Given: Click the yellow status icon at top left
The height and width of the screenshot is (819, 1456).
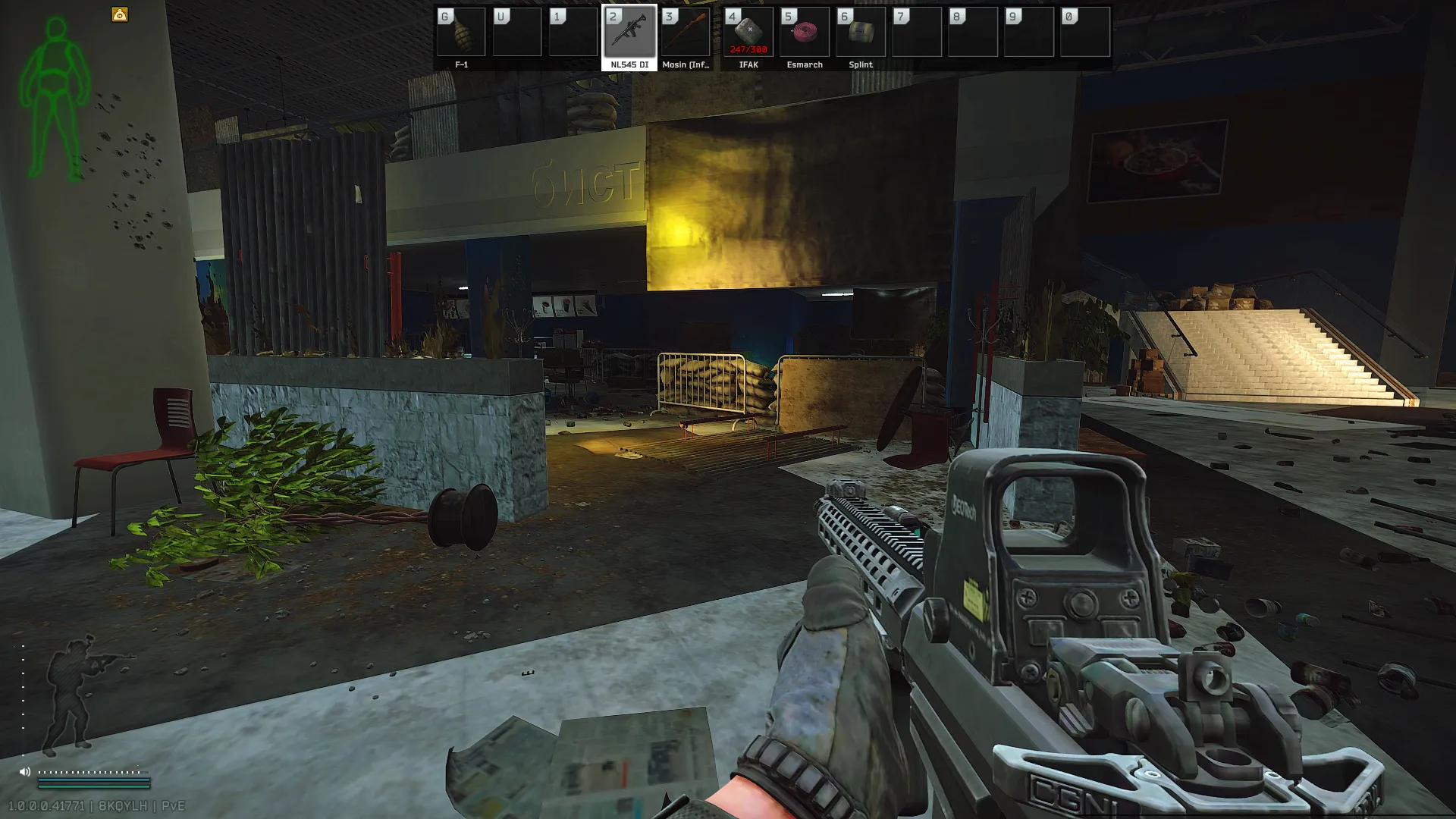Looking at the screenshot, I should (x=120, y=14).
